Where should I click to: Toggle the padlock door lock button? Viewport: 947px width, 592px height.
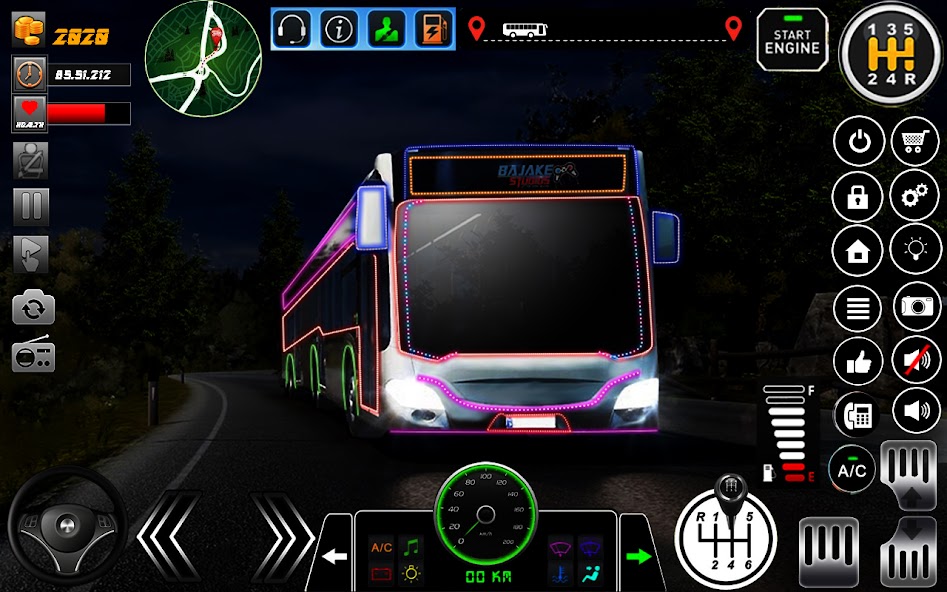(x=858, y=196)
